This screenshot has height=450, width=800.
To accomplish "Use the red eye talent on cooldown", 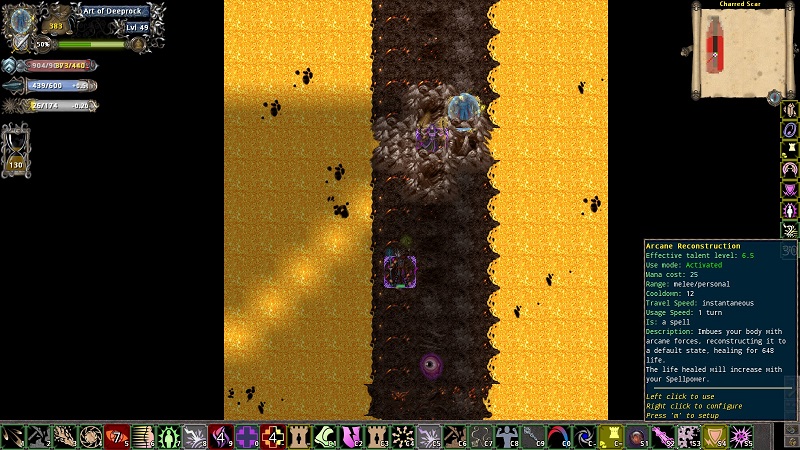I will [116, 436].
